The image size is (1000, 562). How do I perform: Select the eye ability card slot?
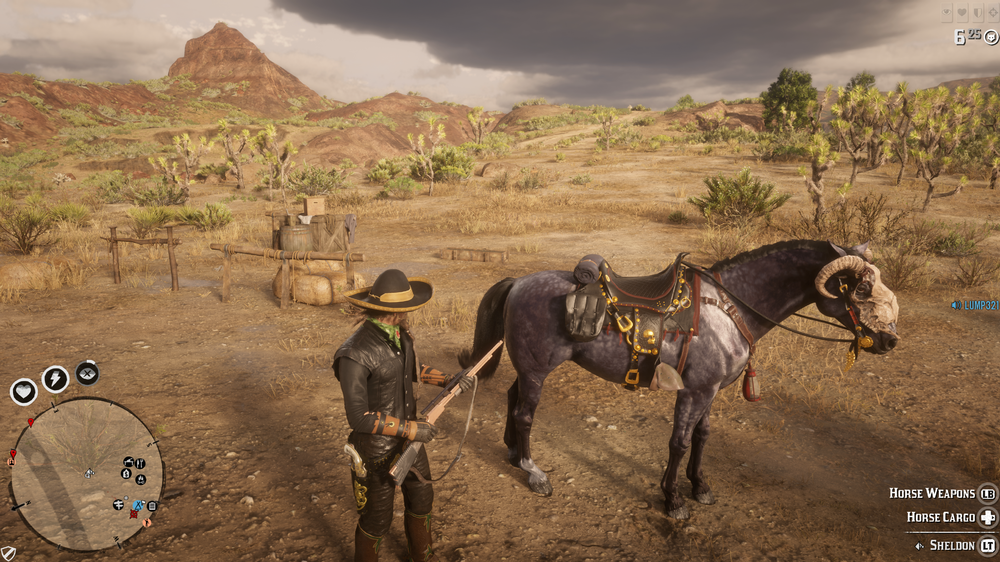pyautogui.click(x=948, y=14)
